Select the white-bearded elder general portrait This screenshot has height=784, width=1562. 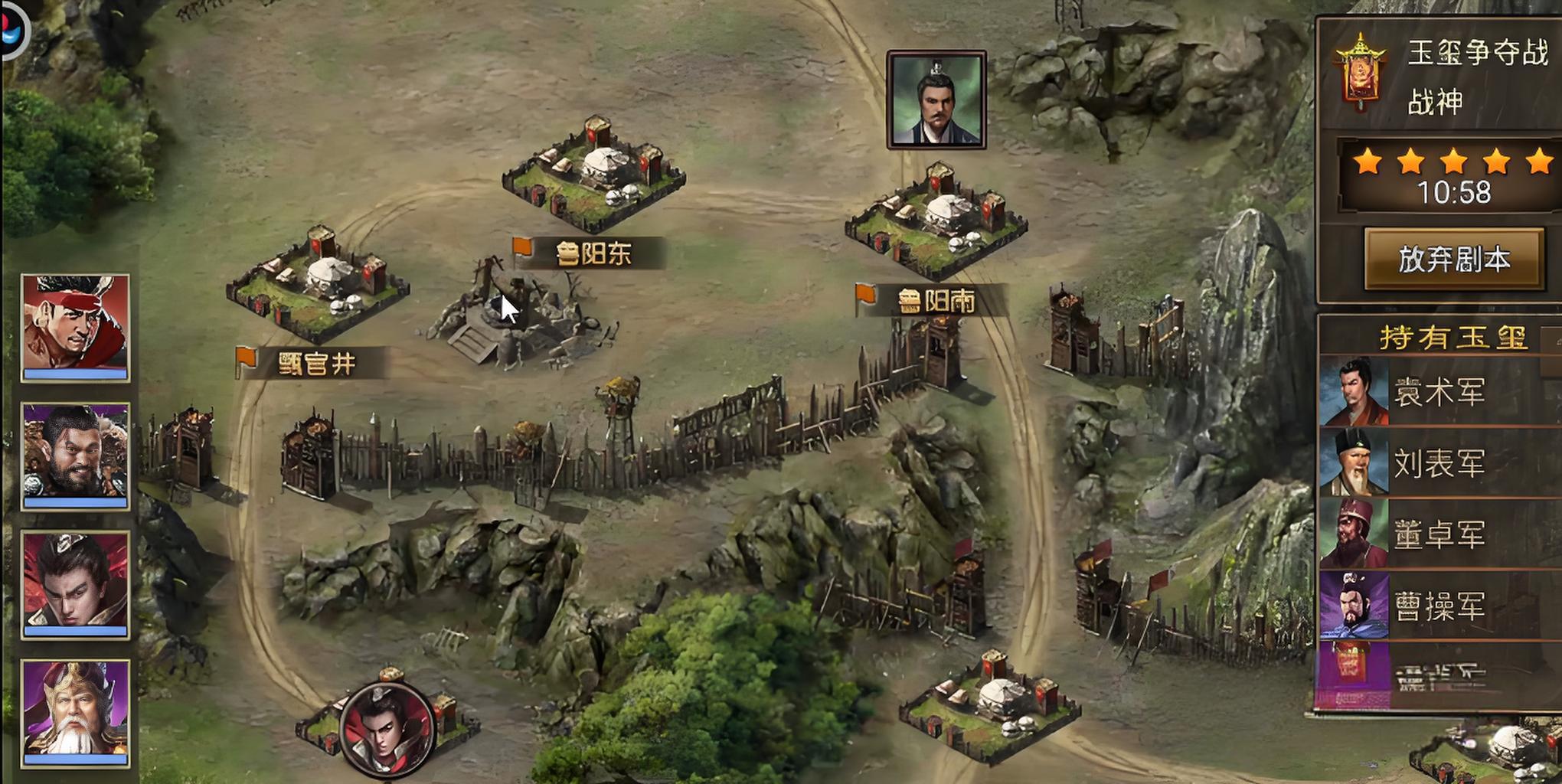(x=75, y=712)
